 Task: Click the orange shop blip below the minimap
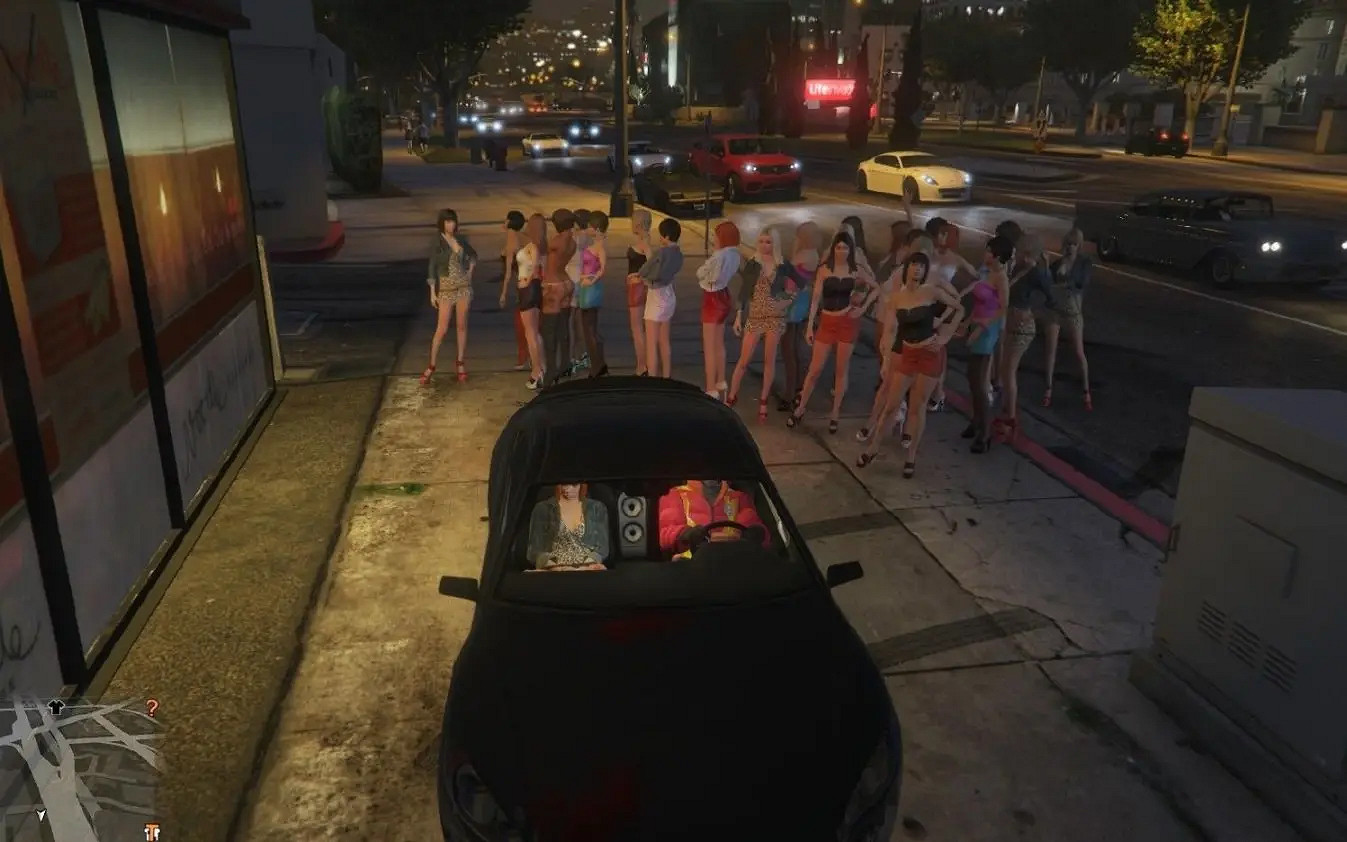coord(152,828)
